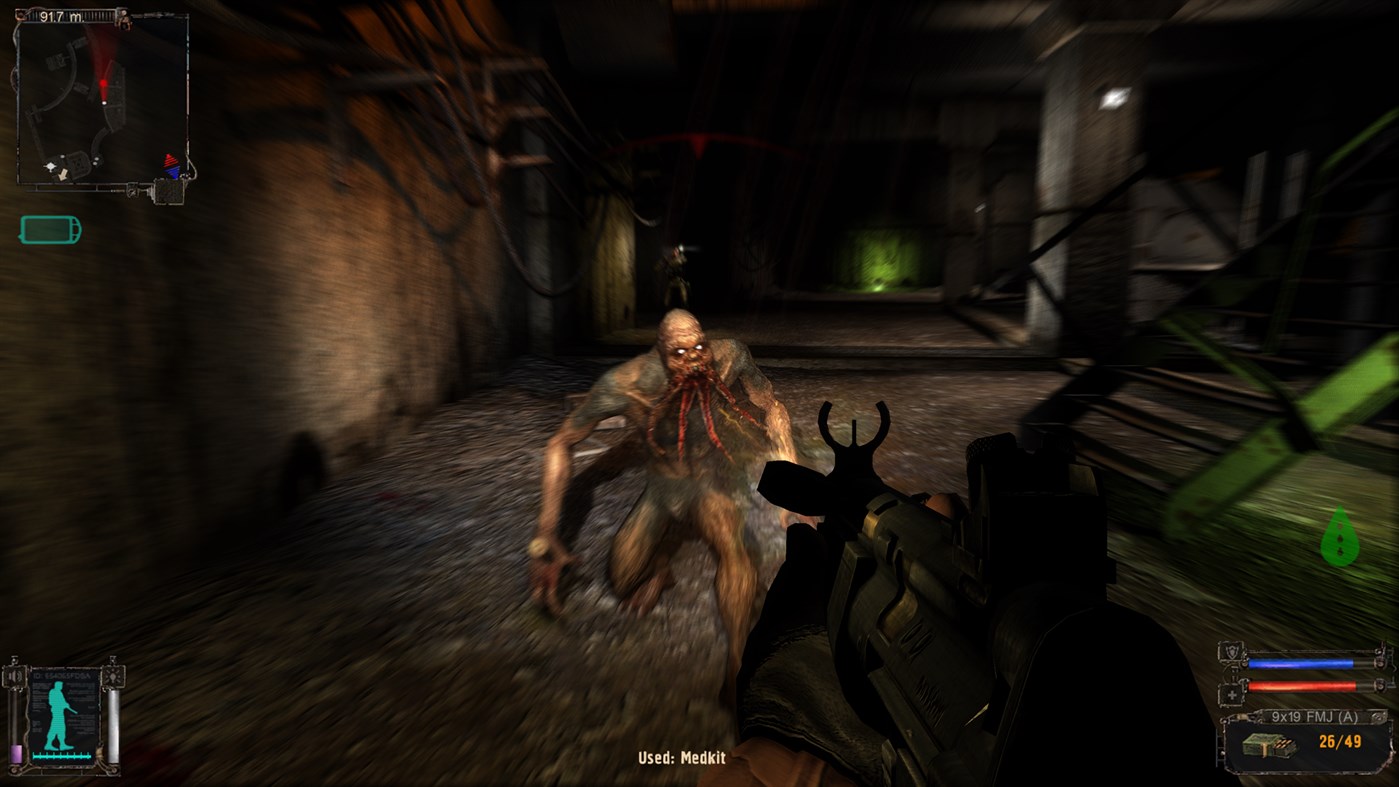The width and height of the screenshot is (1399, 787).
Task: Expand the ammo type panel labeled 9x19 FMJ
Action: pos(1314,717)
